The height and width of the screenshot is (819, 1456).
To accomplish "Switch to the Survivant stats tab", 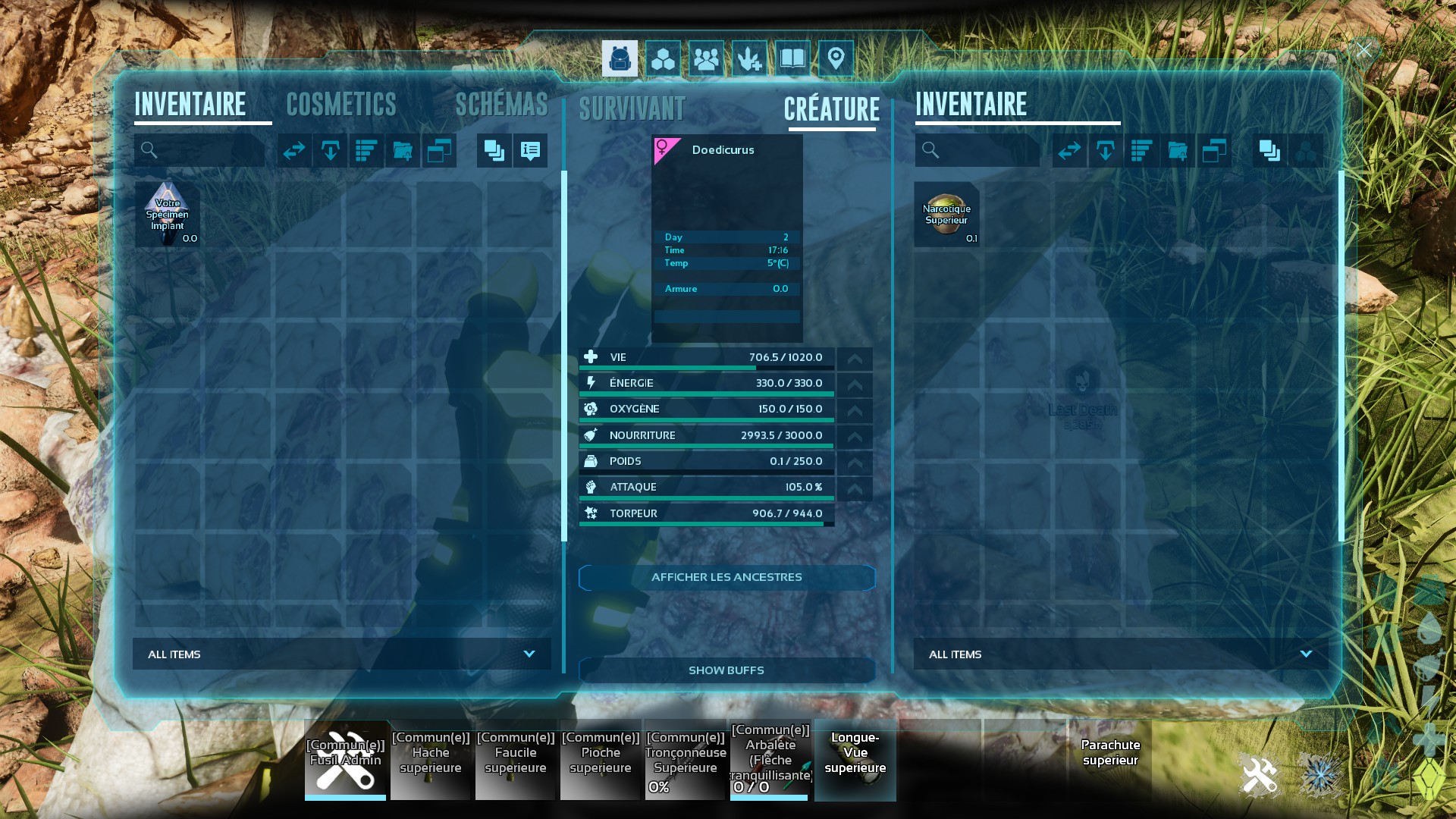I will [632, 109].
